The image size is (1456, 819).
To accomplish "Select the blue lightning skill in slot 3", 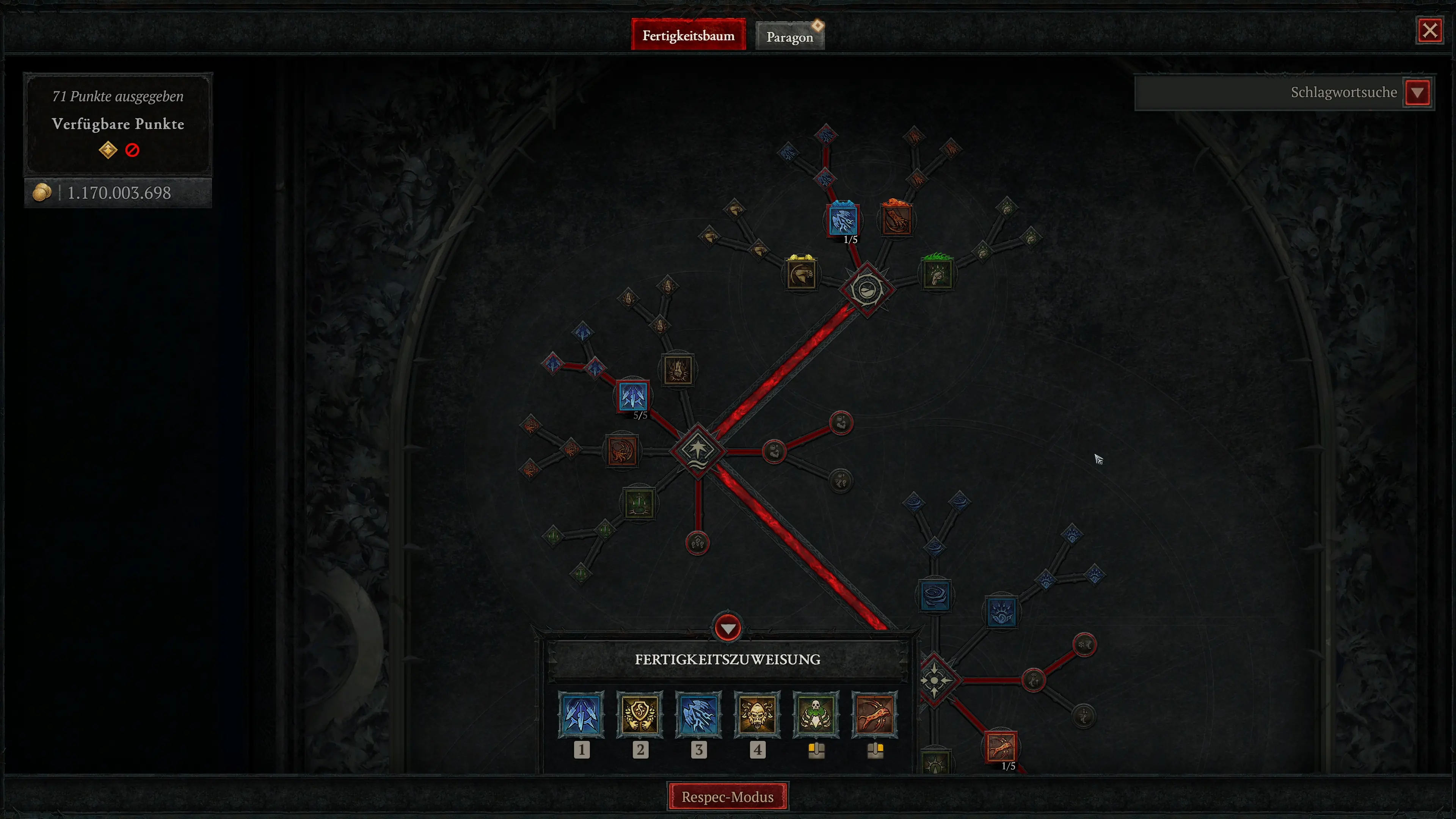I will 698,715.
